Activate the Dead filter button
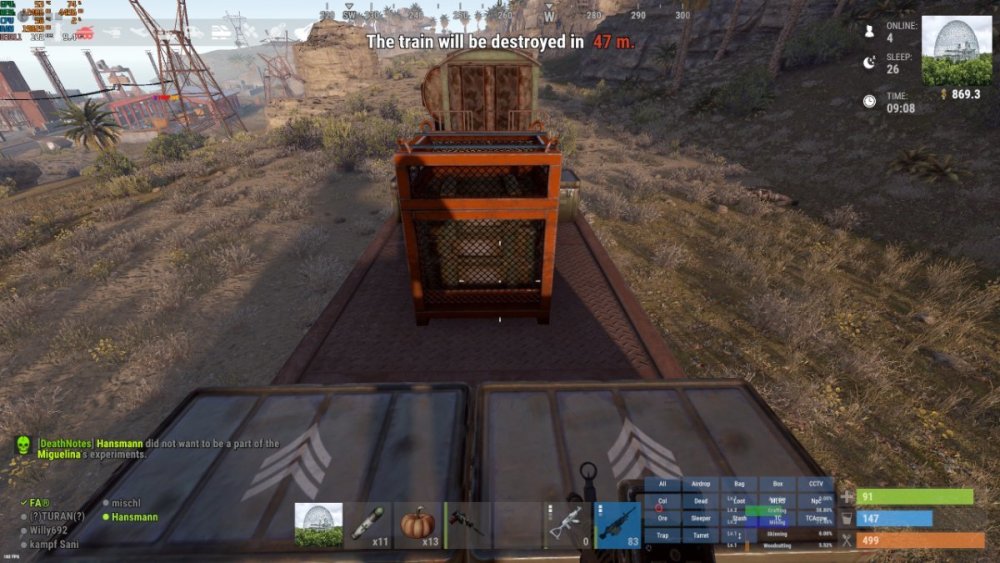The height and width of the screenshot is (563, 1000). (x=700, y=501)
